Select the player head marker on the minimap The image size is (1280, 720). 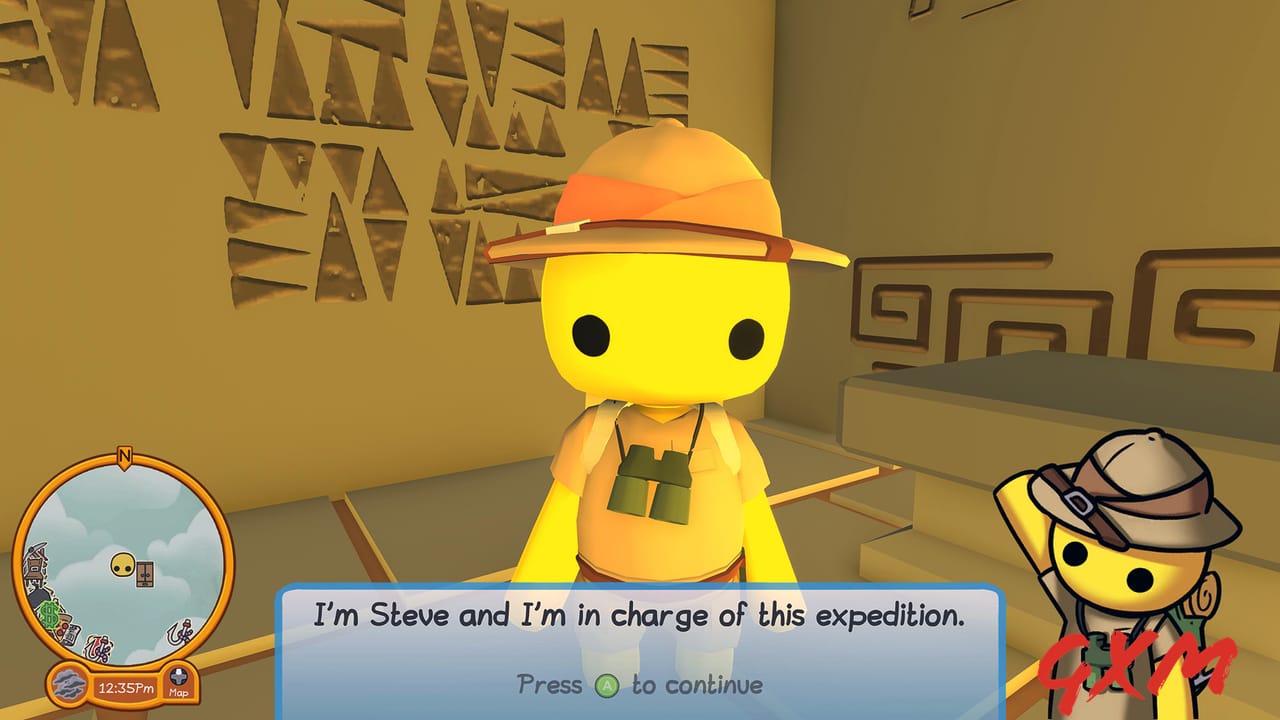click(123, 564)
